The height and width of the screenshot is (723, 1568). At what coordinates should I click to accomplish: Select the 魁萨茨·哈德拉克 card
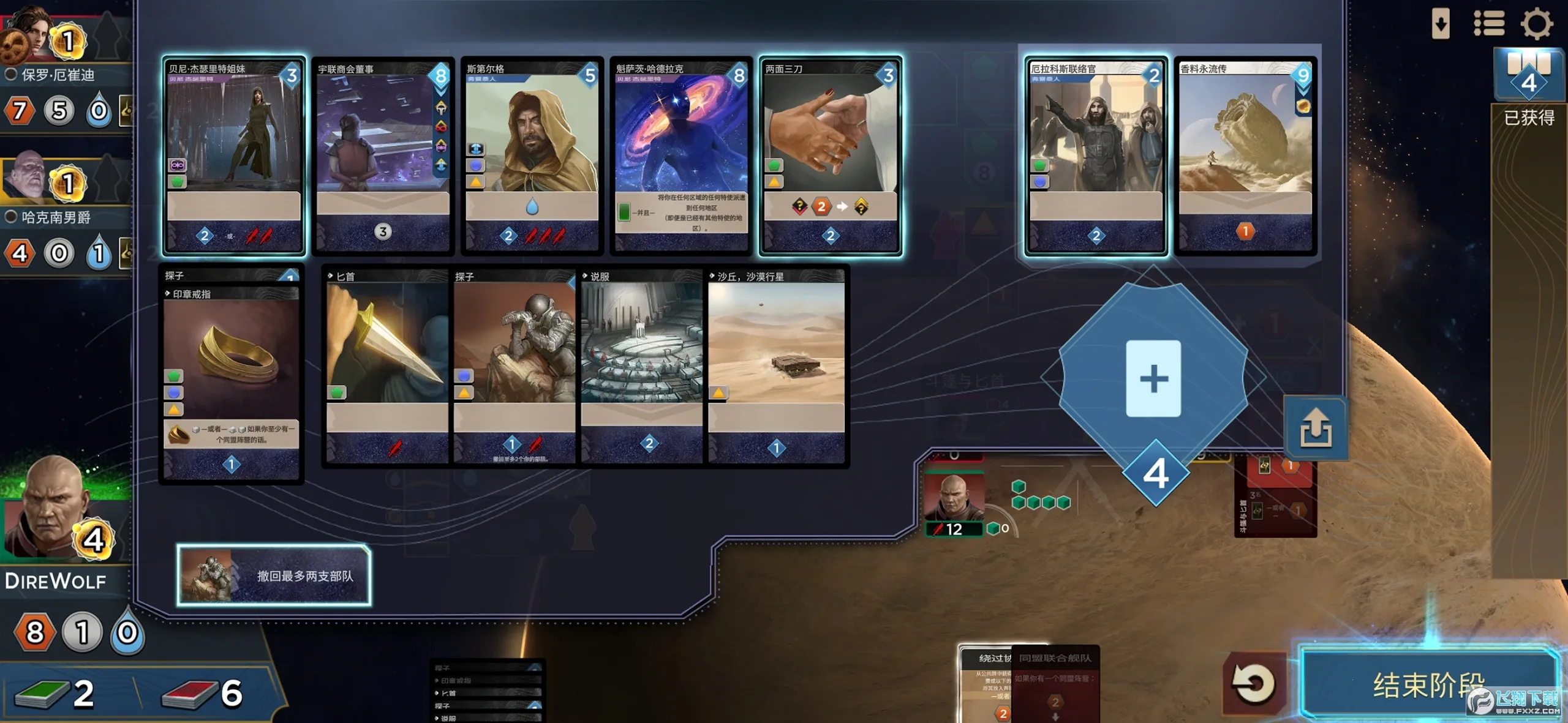click(681, 156)
